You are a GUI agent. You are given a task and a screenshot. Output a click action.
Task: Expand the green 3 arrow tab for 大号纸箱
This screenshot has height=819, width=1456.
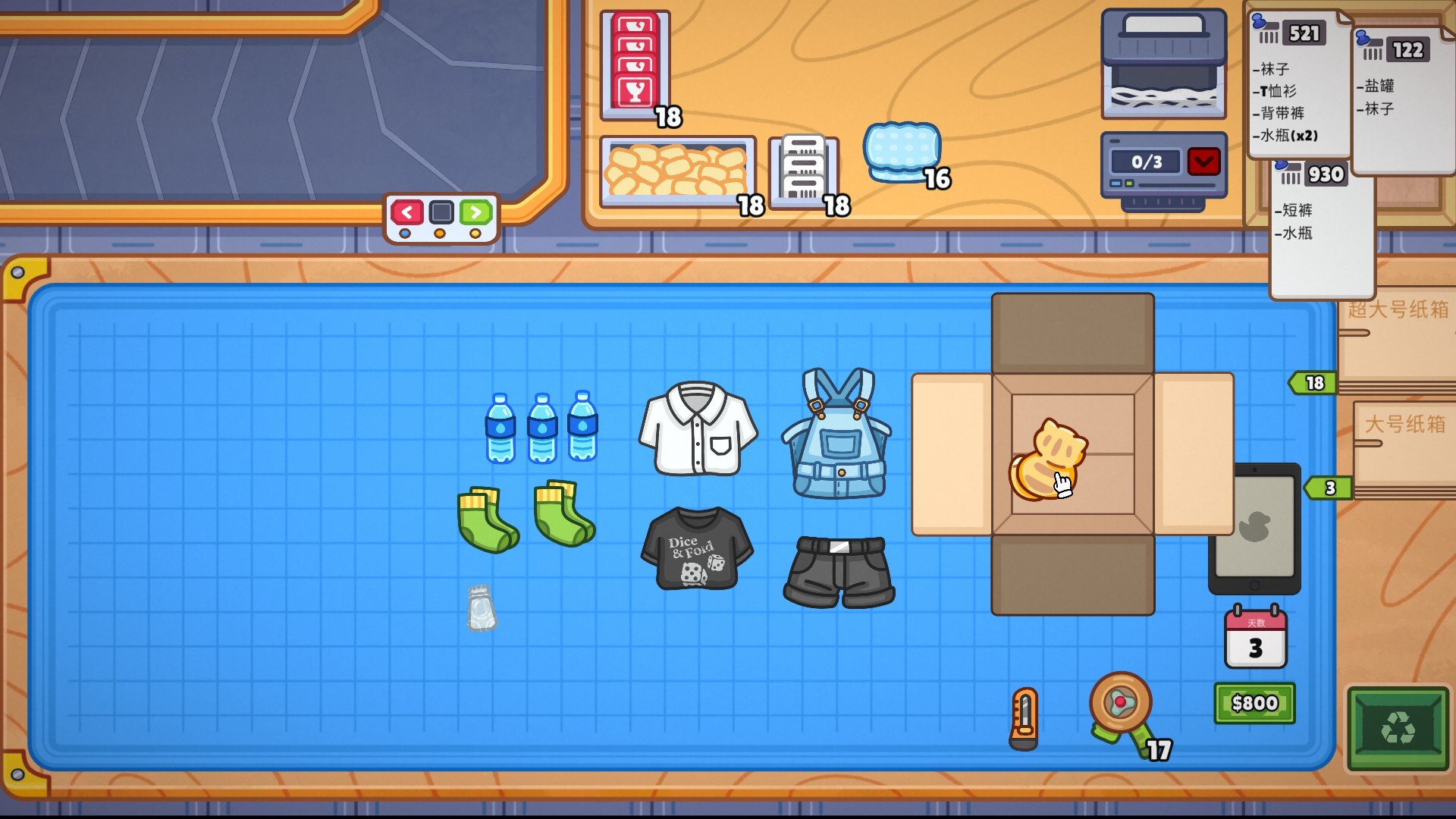(1329, 489)
